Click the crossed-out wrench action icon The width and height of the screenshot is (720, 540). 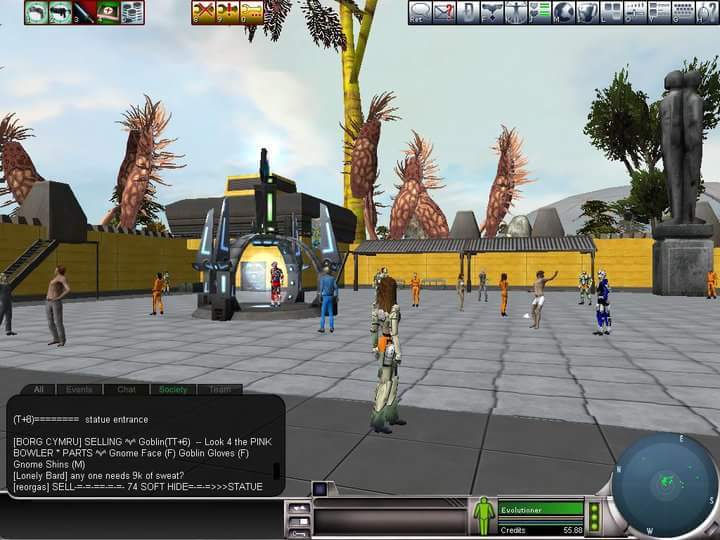pos(204,12)
